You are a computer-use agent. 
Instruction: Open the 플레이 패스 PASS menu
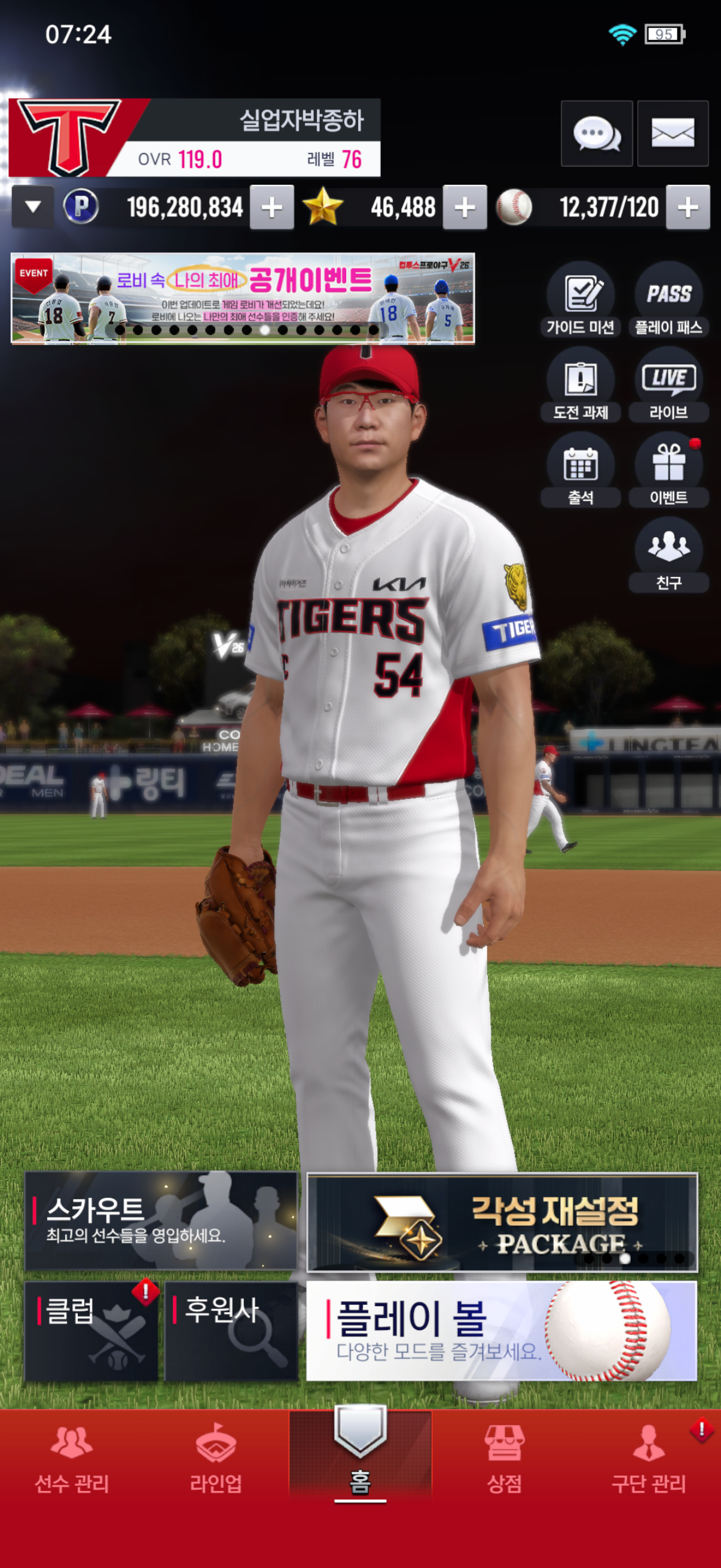tap(668, 300)
